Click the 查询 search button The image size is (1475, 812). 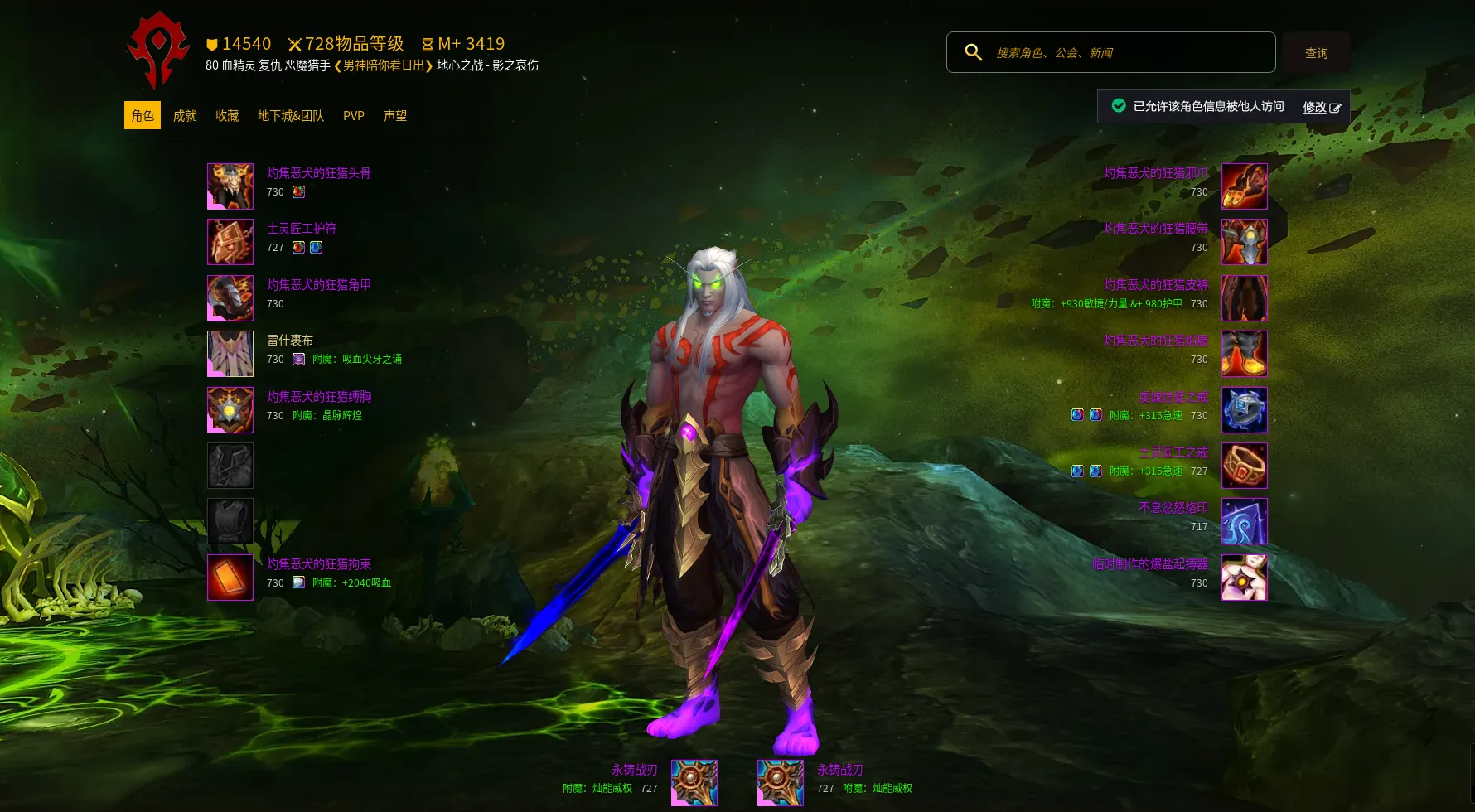tap(1316, 53)
